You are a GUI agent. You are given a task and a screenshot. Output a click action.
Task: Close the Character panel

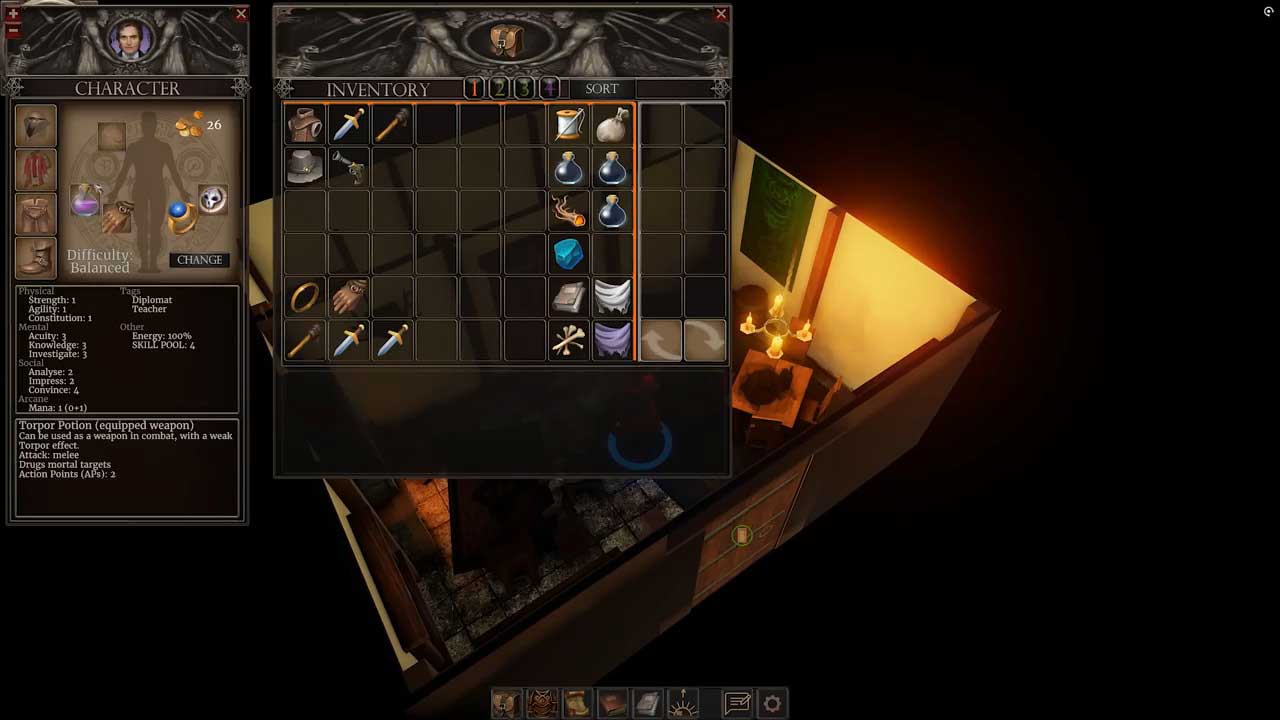tap(241, 14)
